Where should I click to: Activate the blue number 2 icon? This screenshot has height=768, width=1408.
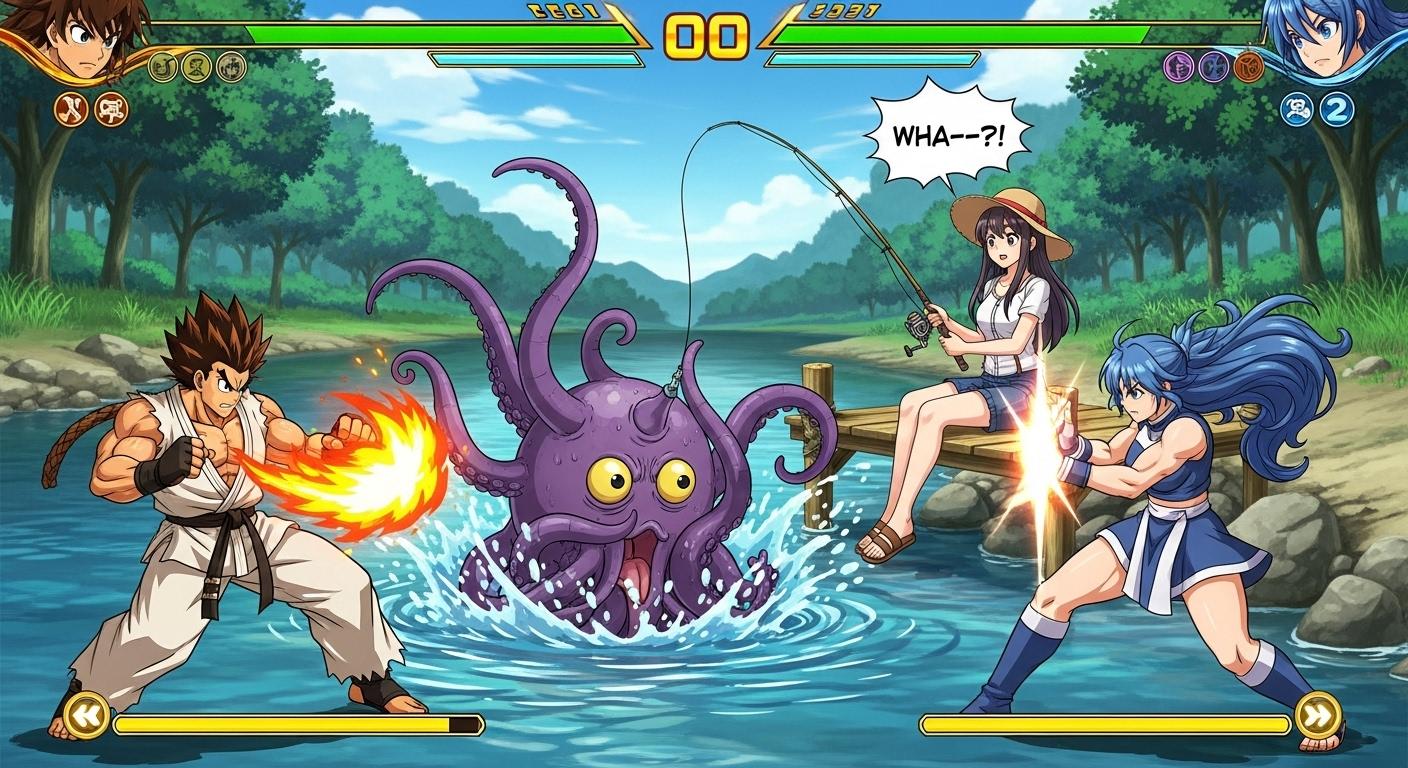[x=1335, y=109]
